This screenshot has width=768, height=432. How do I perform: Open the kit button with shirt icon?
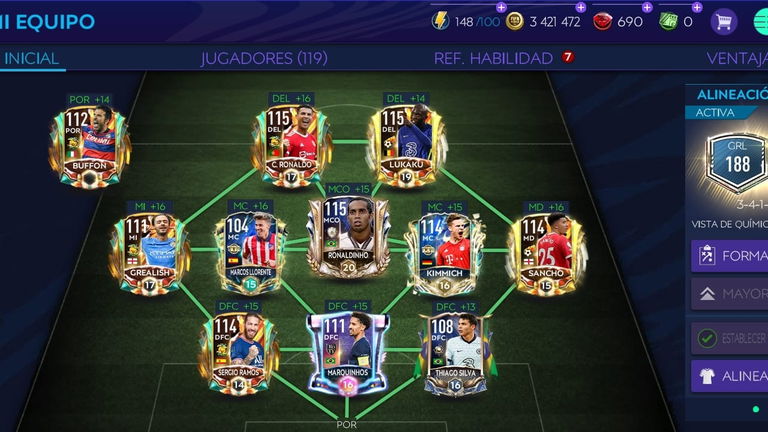[x=730, y=375]
